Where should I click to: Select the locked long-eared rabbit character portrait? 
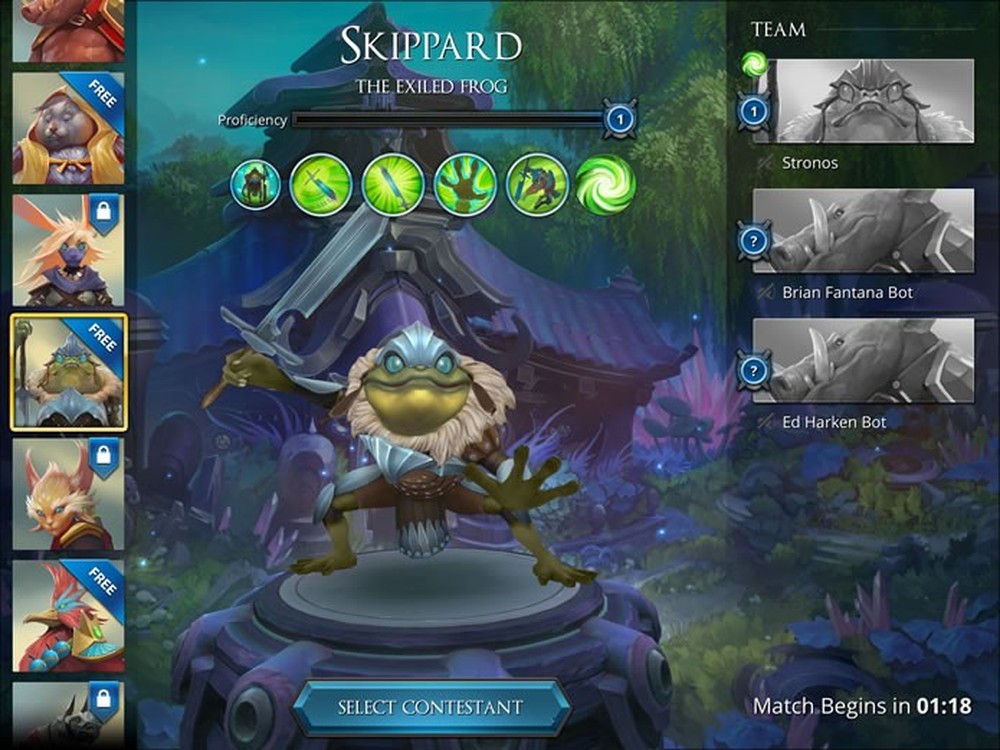pyautogui.click(x=68, y=250)
